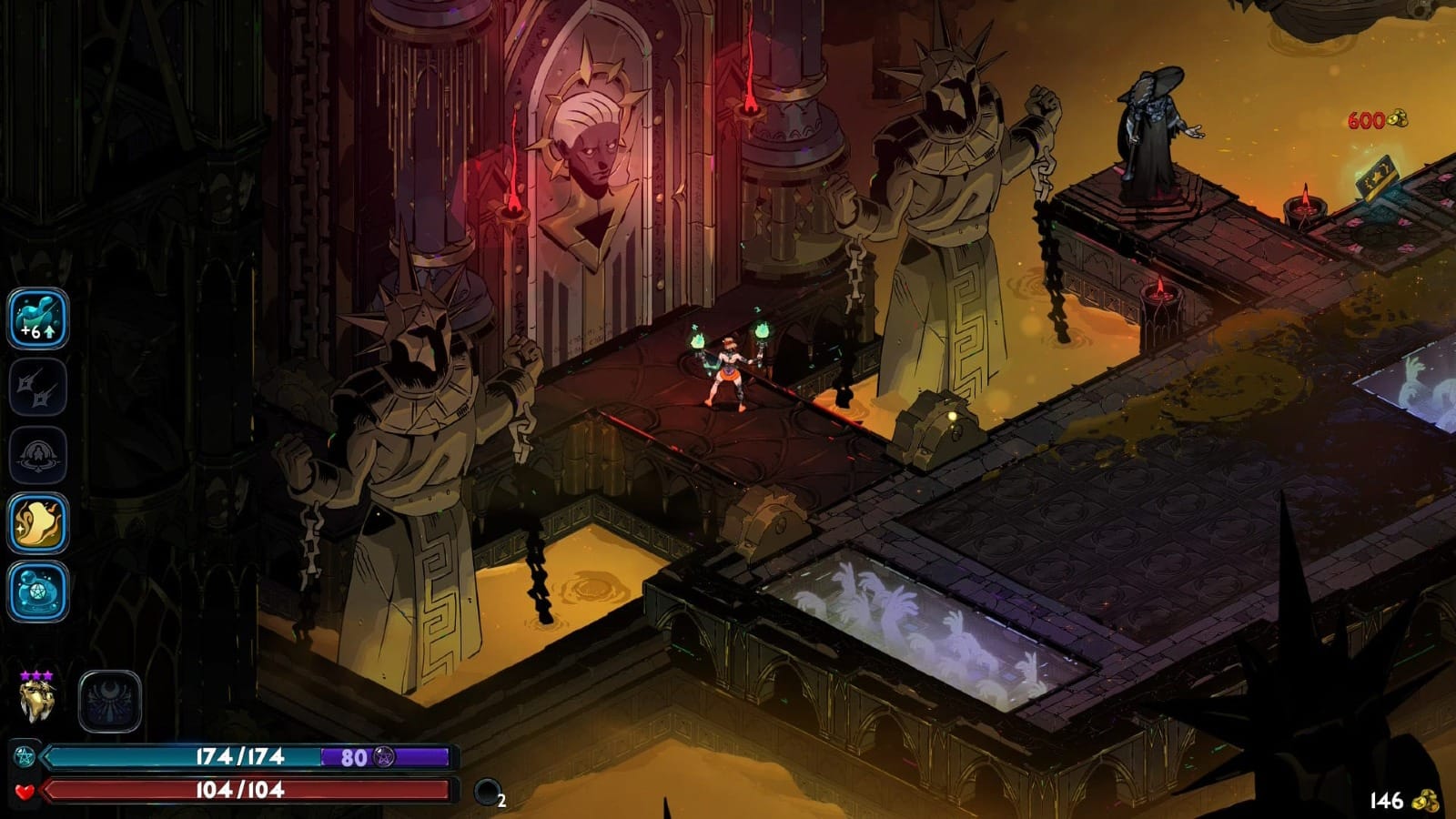
Task: Select the blue pentagram magick boon
Action: point(38,591)
